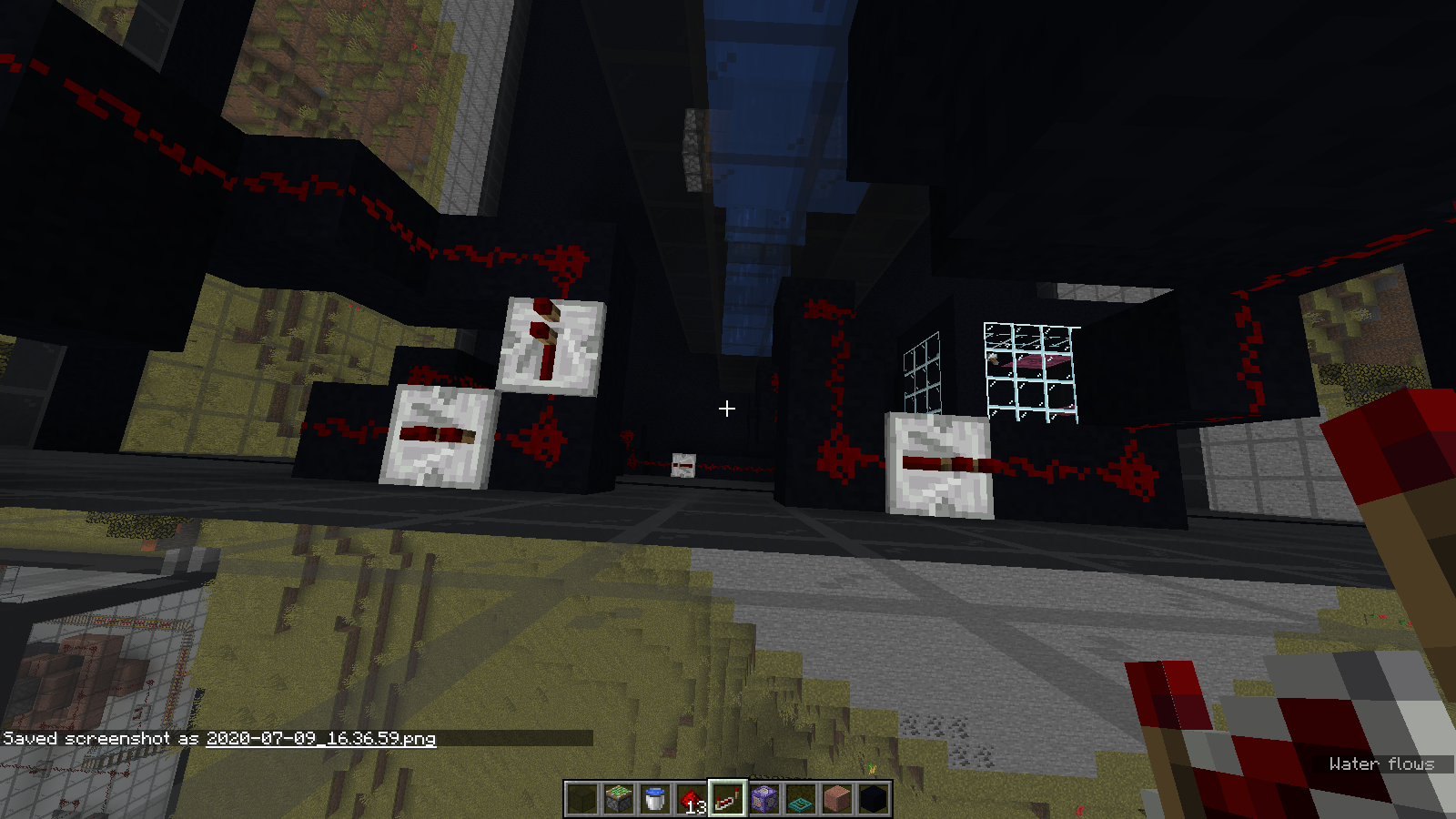Select the teal pressure plate slot
1456x819 pixels.
[x=801, y=799]
